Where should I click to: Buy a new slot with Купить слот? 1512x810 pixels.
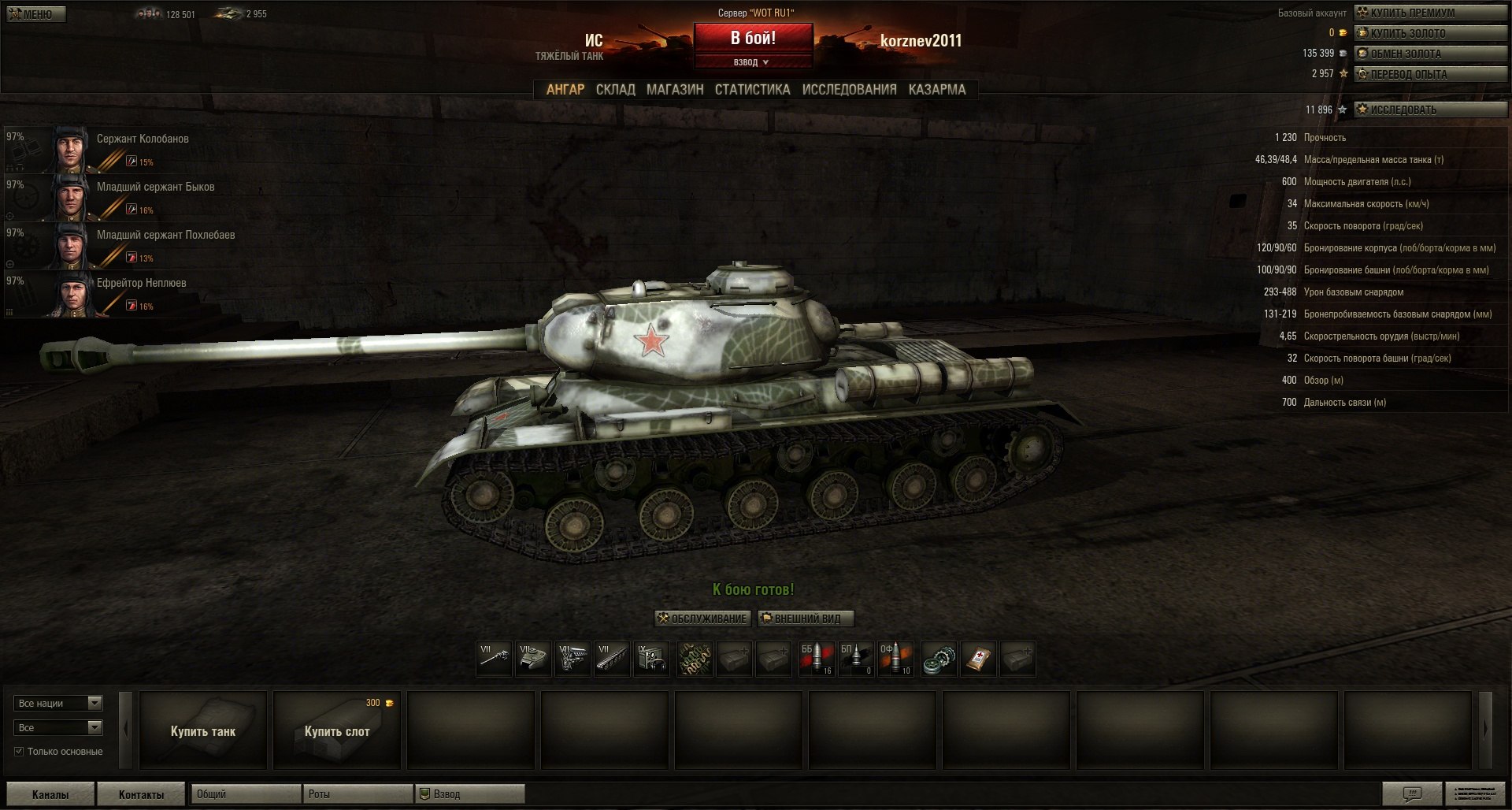pos(337,730)
